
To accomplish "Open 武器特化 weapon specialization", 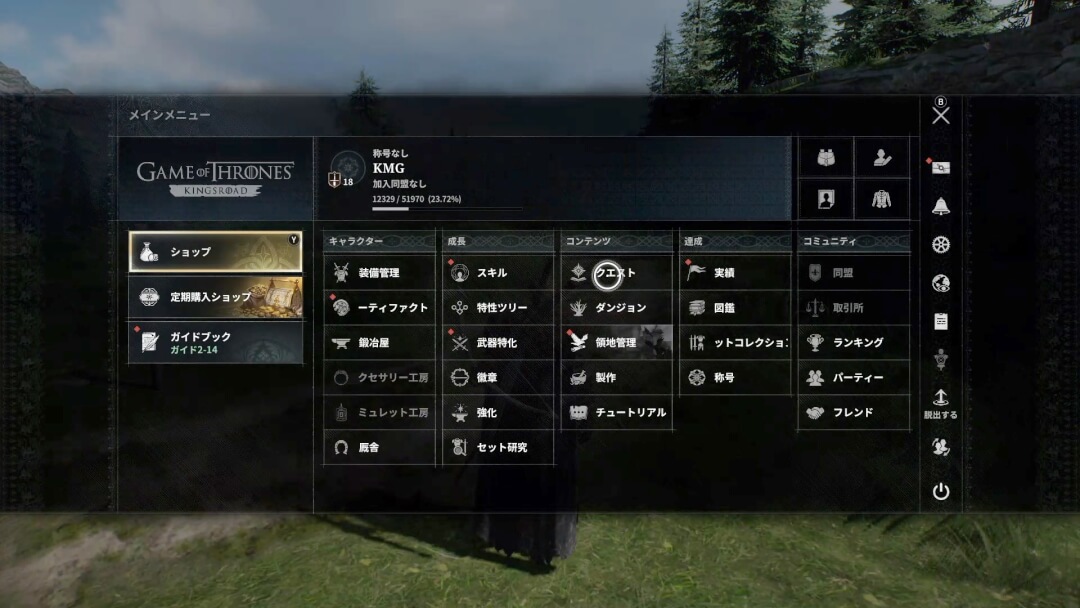I will pos(498,343).
